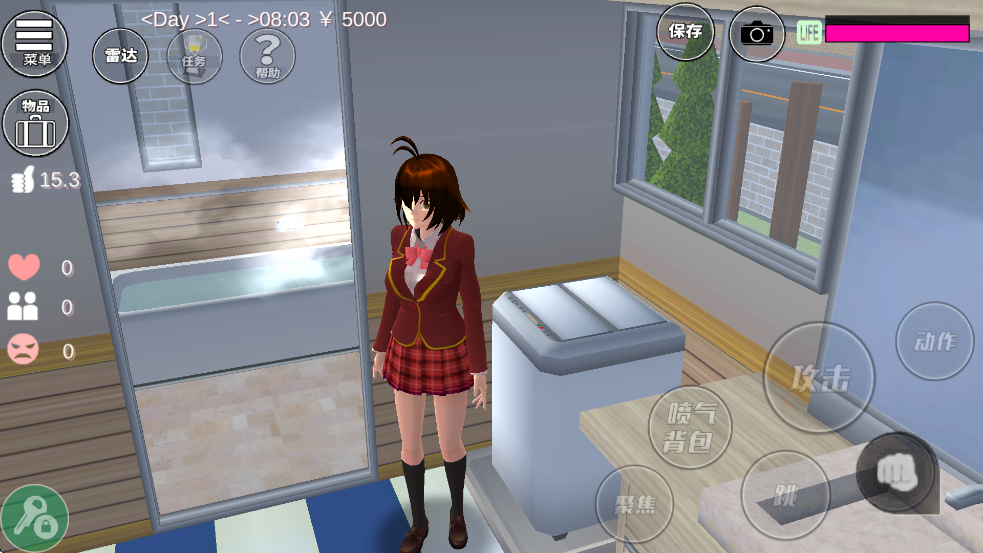This screenshot has width=983, height=553.
Task: Activate the 喷气背包 jetpack button
Action: click(x=690, y=427)
